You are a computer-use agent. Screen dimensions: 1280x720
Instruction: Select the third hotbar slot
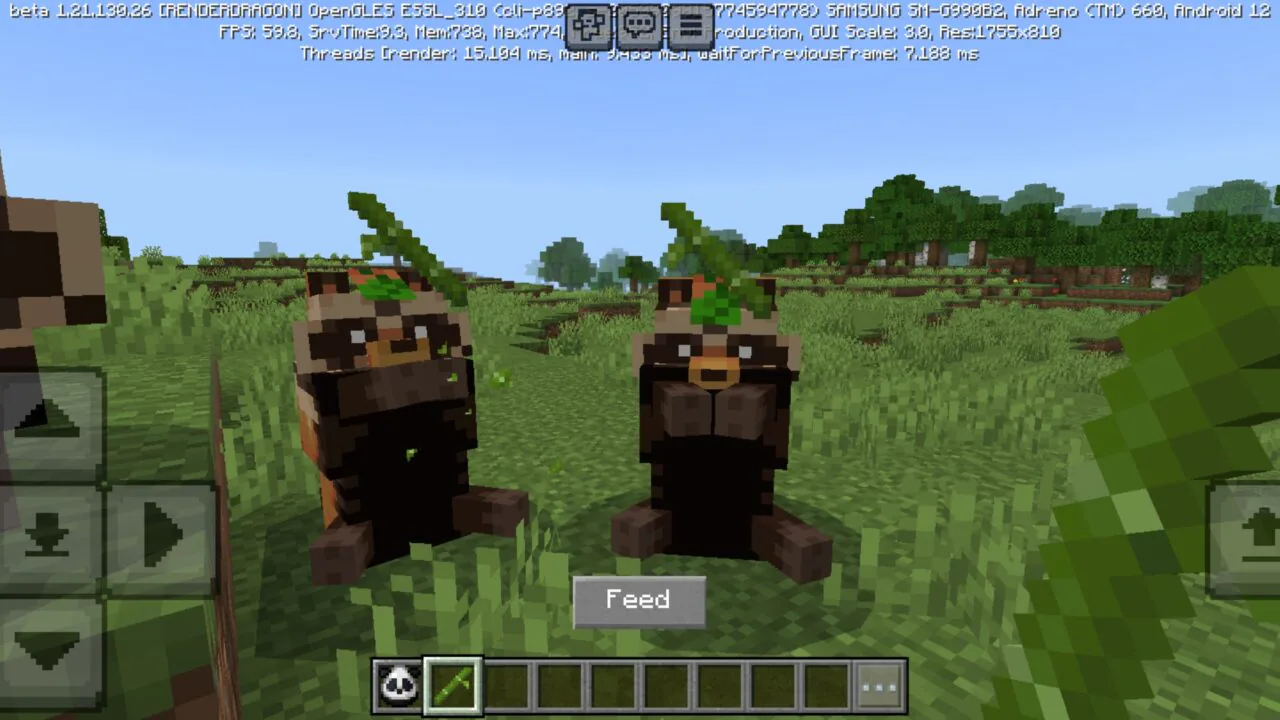click(x=507, y=685)
